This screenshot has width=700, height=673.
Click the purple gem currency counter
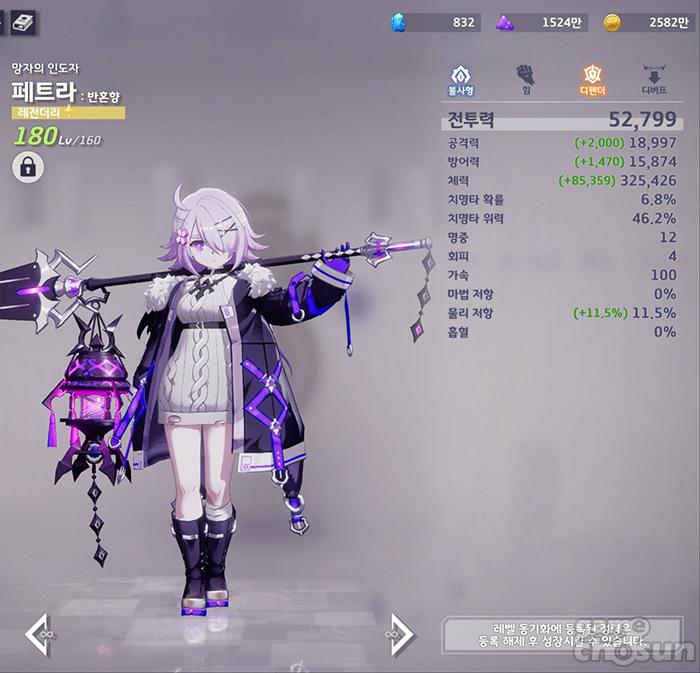tap(538, 22)
